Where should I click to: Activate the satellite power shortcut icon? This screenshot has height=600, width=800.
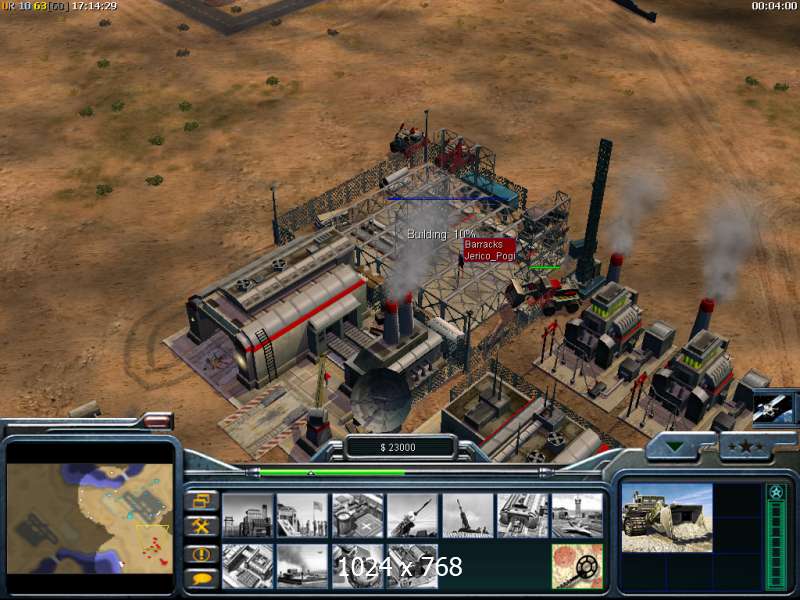pos(773,408)
